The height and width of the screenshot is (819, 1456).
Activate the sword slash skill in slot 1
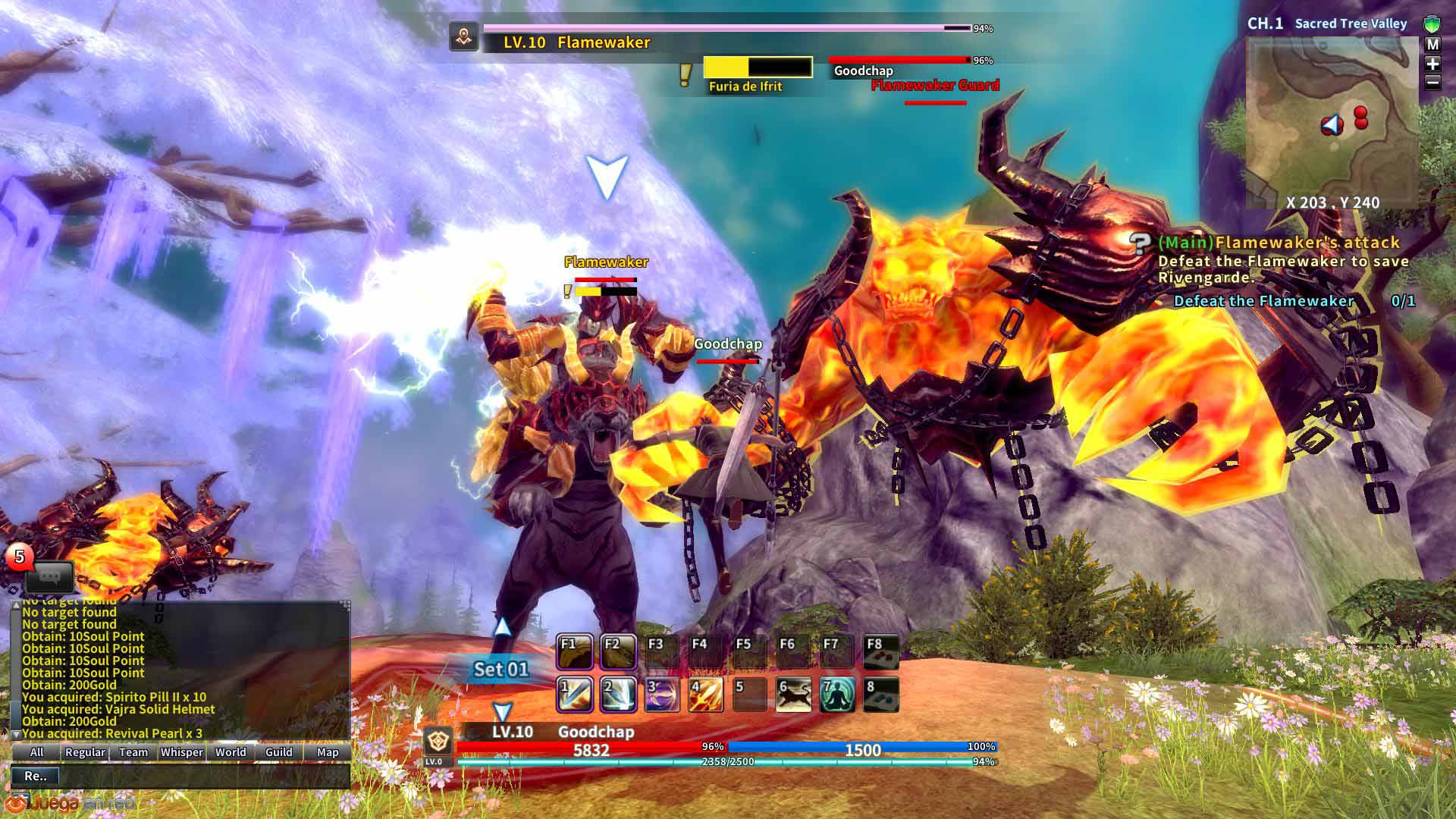pyautogui.click(x=575, y=695)
